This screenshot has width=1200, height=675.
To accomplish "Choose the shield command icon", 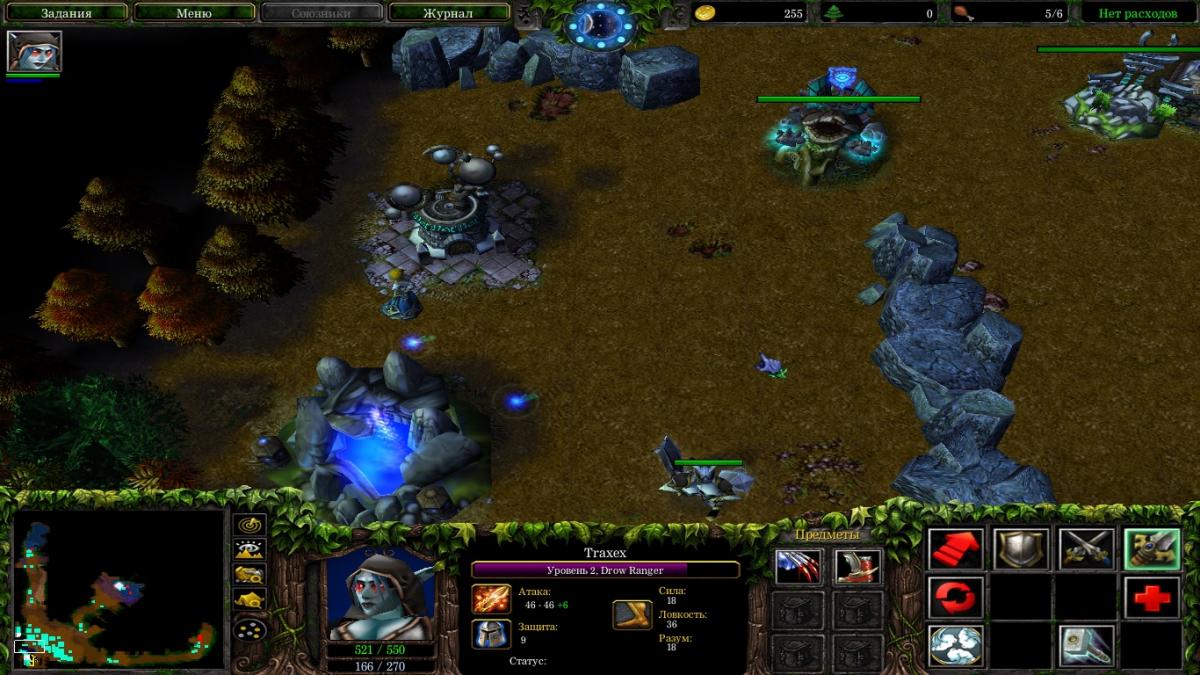I will point(1021,549).
